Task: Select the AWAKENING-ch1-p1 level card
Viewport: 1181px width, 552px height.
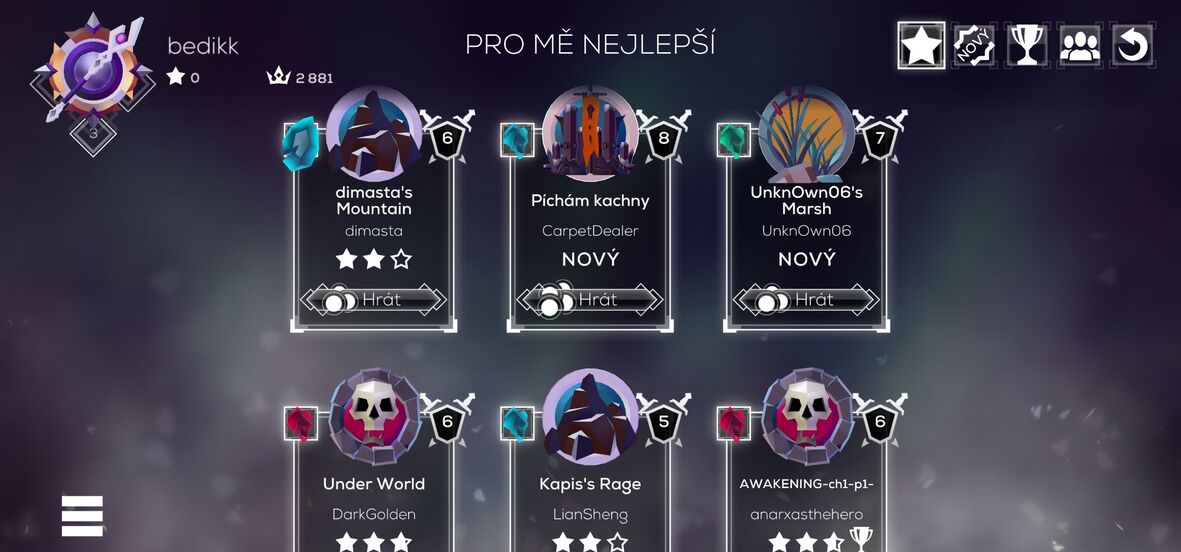Action: [806, 485]
